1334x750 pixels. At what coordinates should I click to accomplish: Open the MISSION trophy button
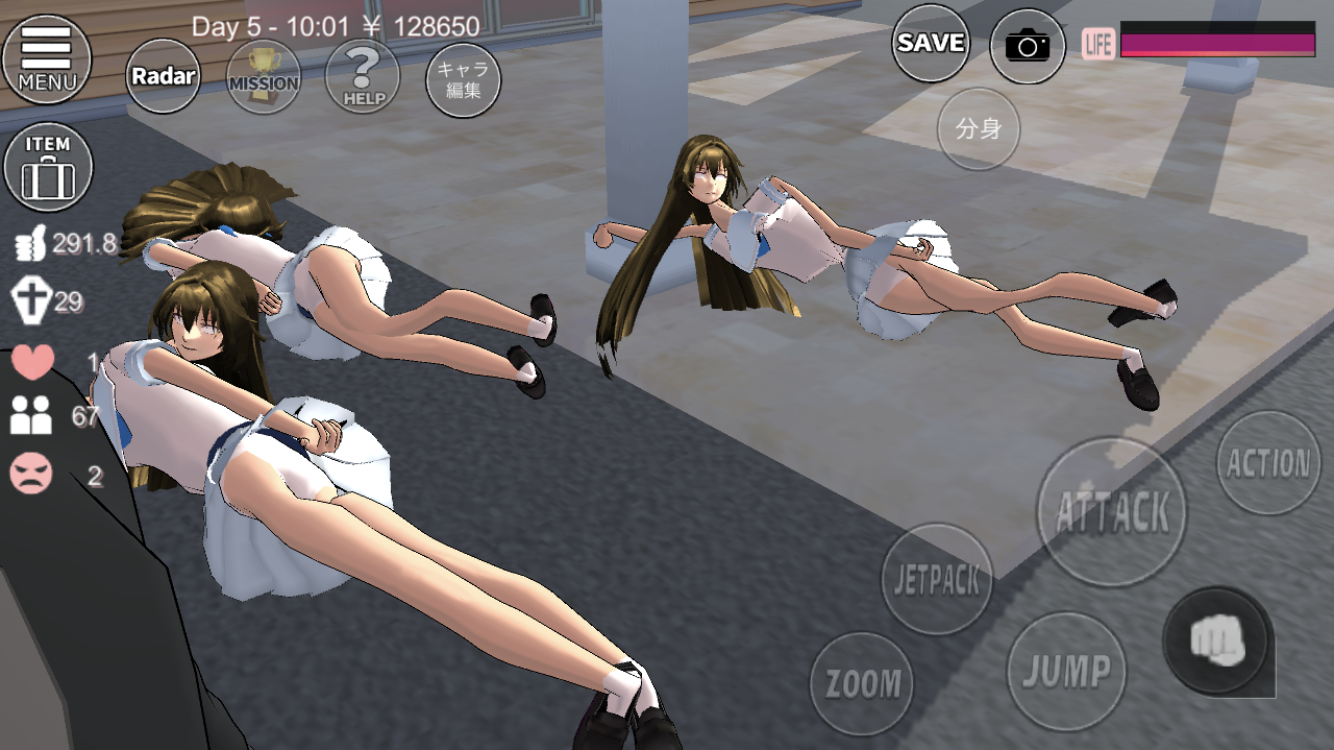coord(263,77)
